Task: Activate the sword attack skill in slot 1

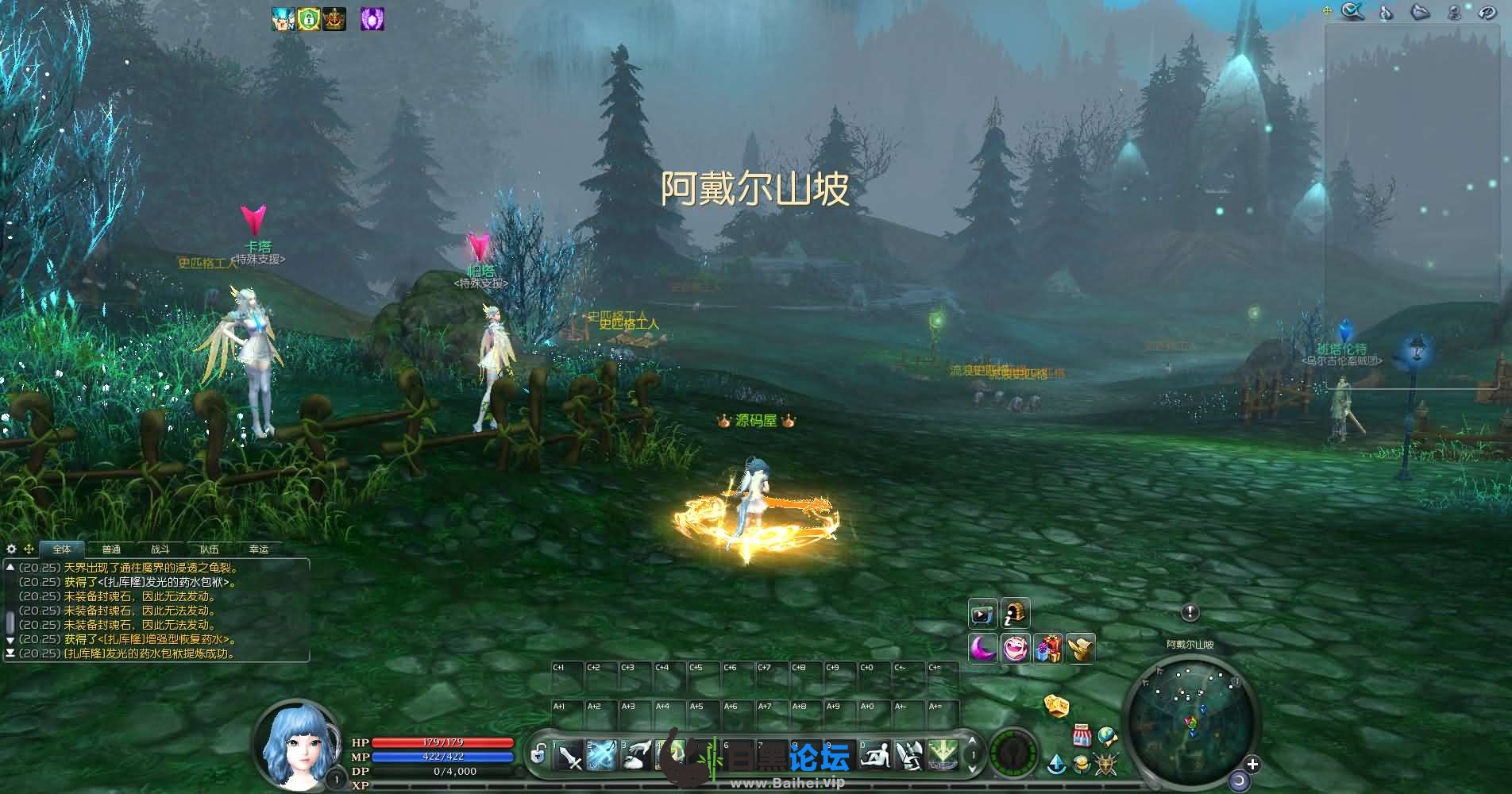Action: (x=569, y=755)
